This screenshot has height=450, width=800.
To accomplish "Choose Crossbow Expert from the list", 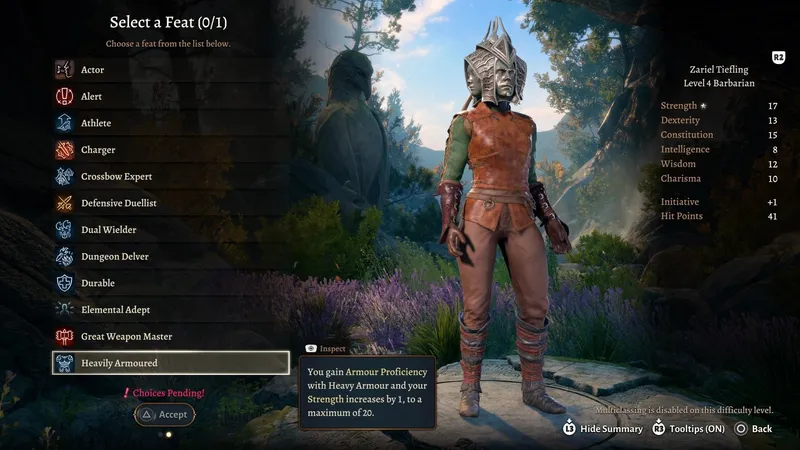I will pos(116,177).
